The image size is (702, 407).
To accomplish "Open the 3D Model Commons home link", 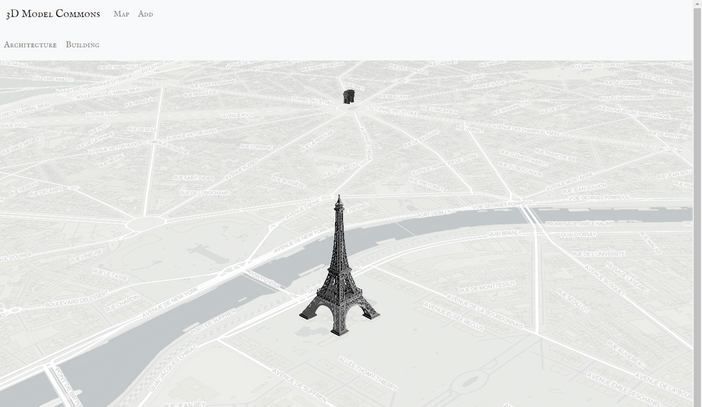I will point(53,14).
